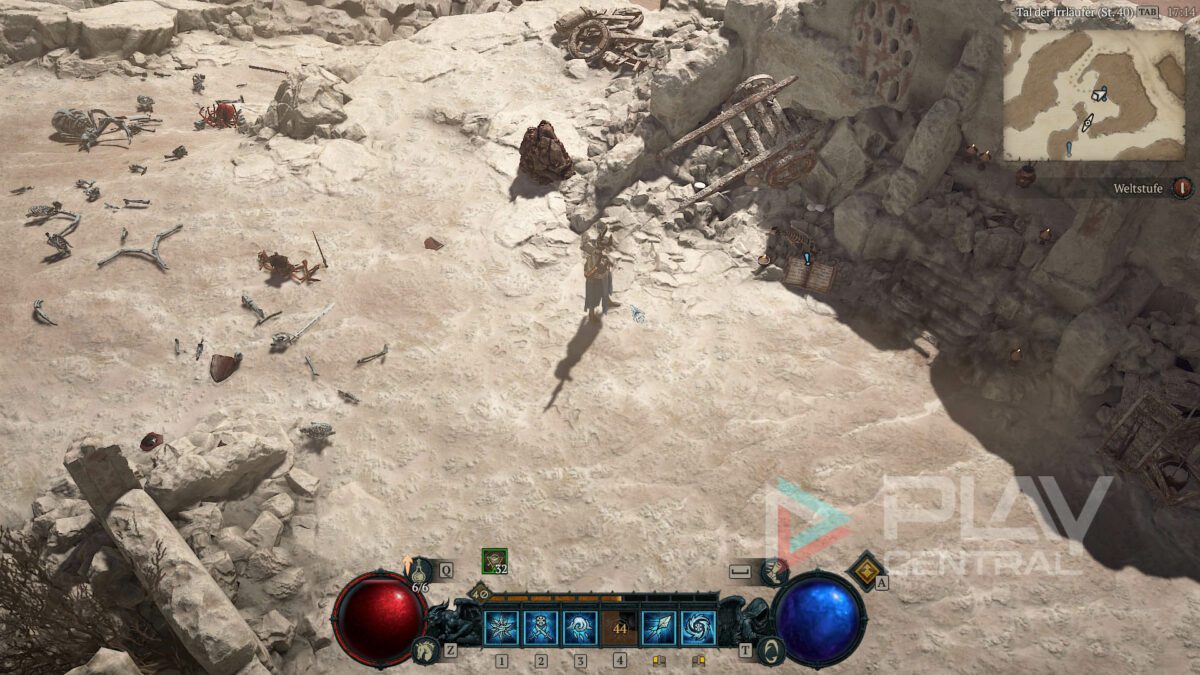Activate the starburst frost skill
1200x675 pixels.
501,628
